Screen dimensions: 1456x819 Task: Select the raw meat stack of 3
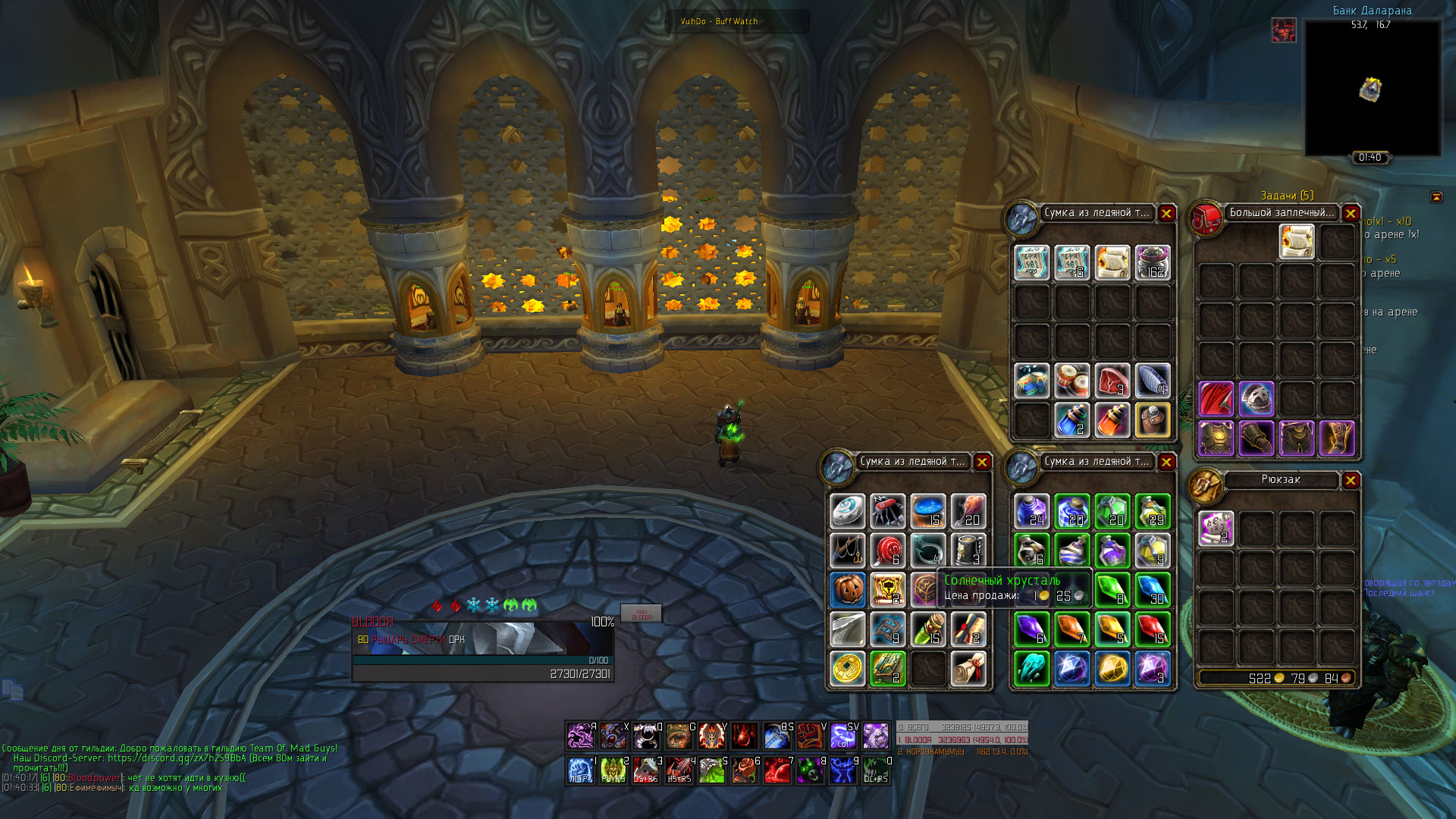tap(1112, 380)
